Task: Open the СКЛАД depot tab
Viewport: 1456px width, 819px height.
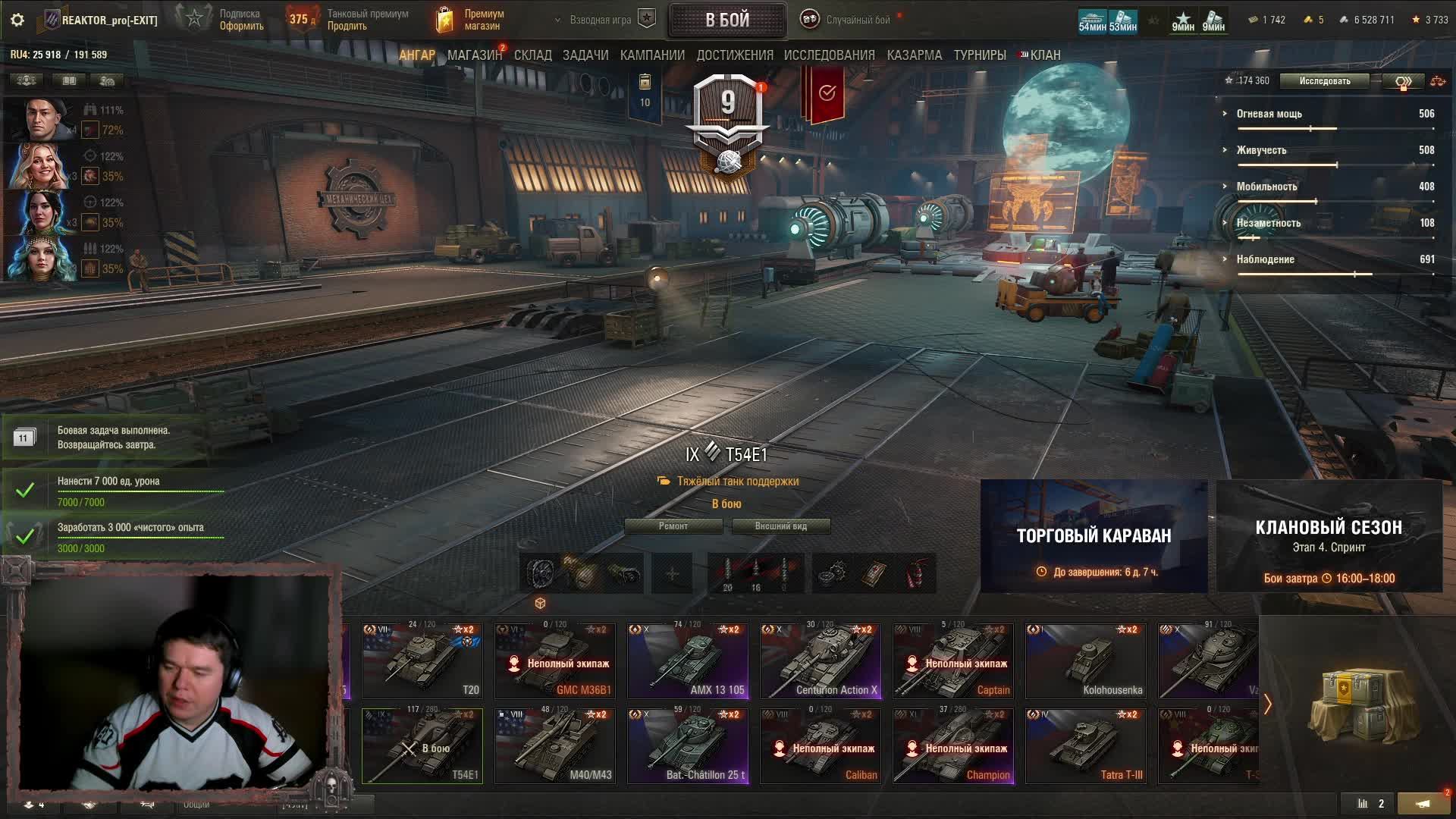Action: tap(532, 55)
